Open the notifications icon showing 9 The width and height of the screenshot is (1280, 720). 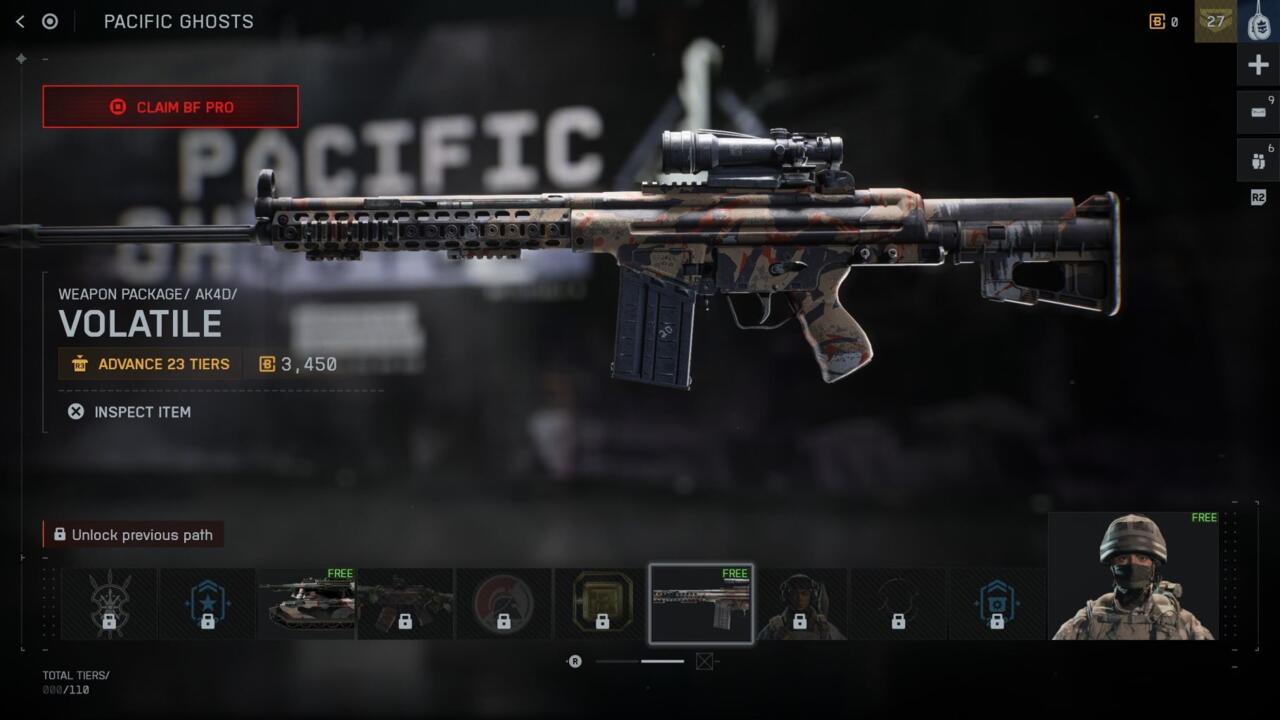[x=1258, y=112]
